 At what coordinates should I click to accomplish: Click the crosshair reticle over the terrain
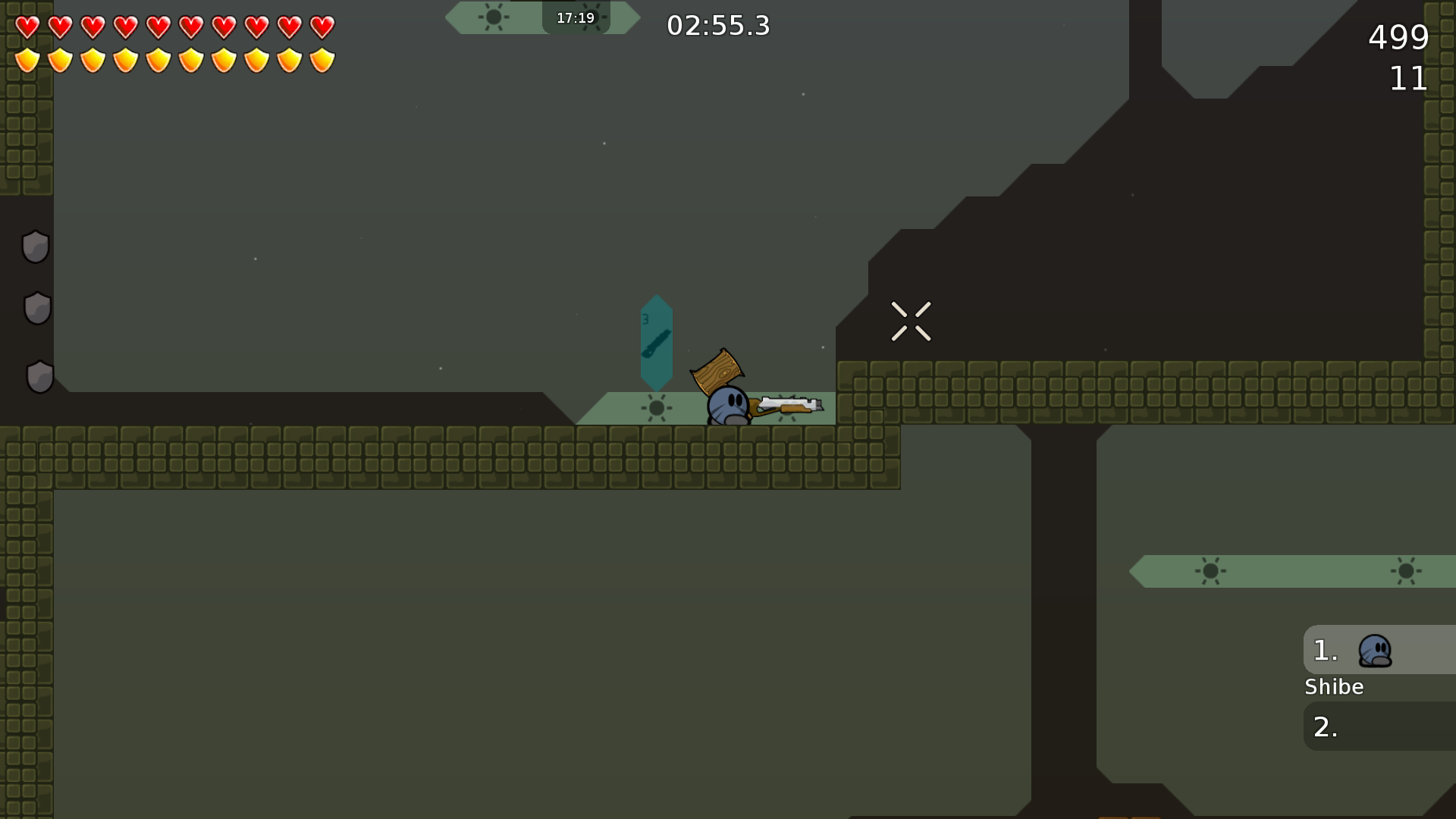pyautogui.click(x=912, y=321)
